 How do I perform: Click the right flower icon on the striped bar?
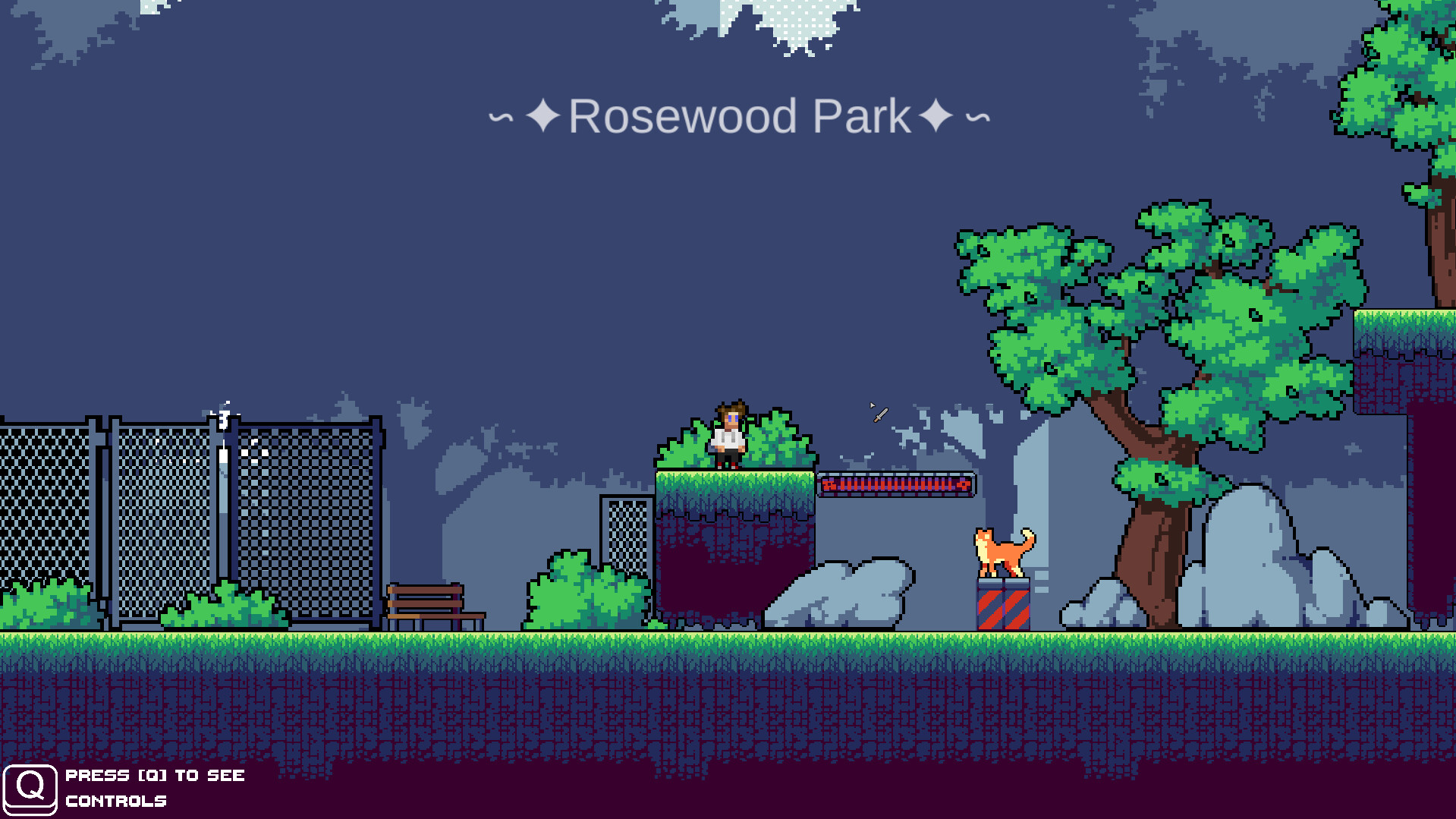pos(962,484)
